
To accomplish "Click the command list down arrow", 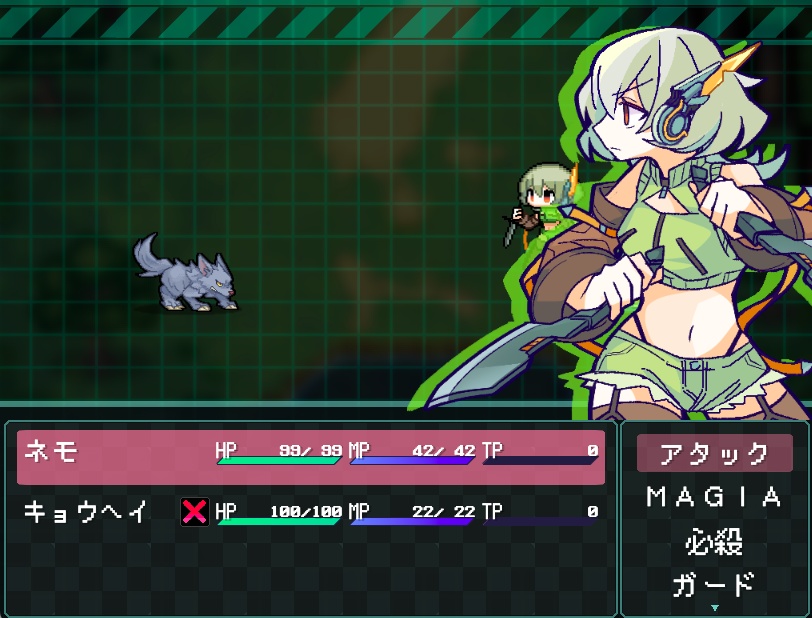I will coord(714,607).
